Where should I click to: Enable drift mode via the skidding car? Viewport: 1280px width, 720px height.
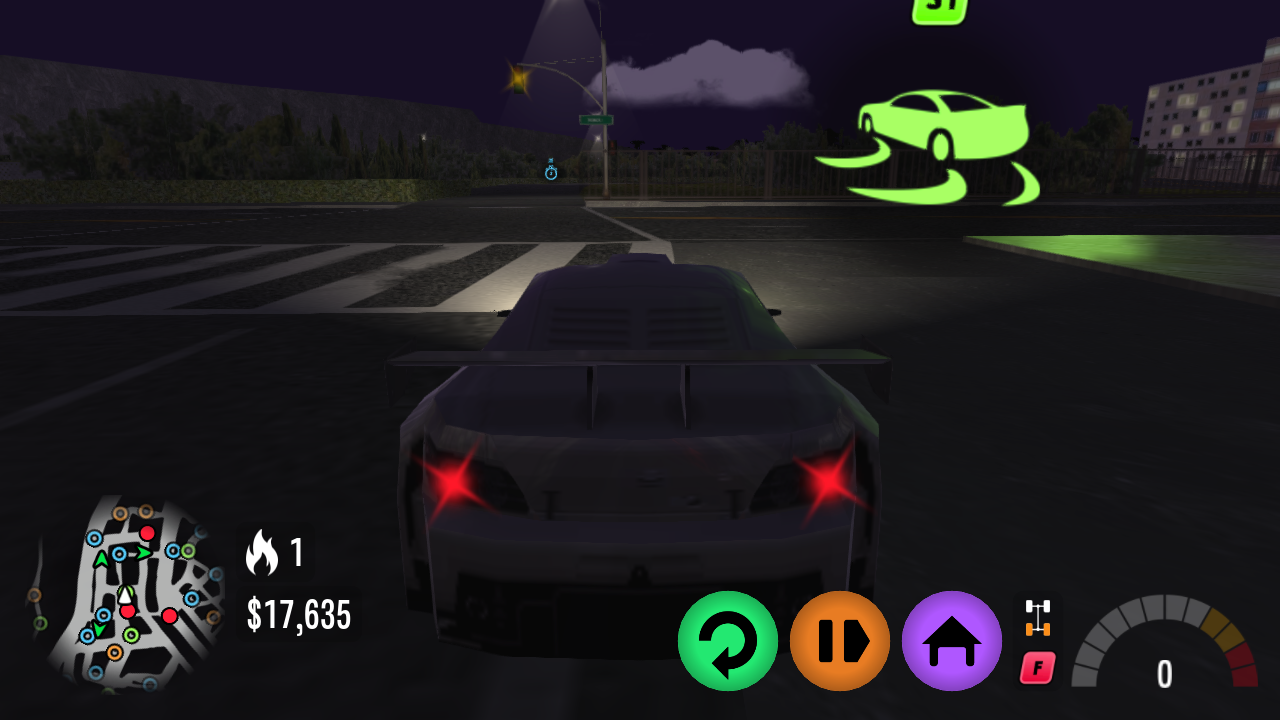[x=940, y=140]
